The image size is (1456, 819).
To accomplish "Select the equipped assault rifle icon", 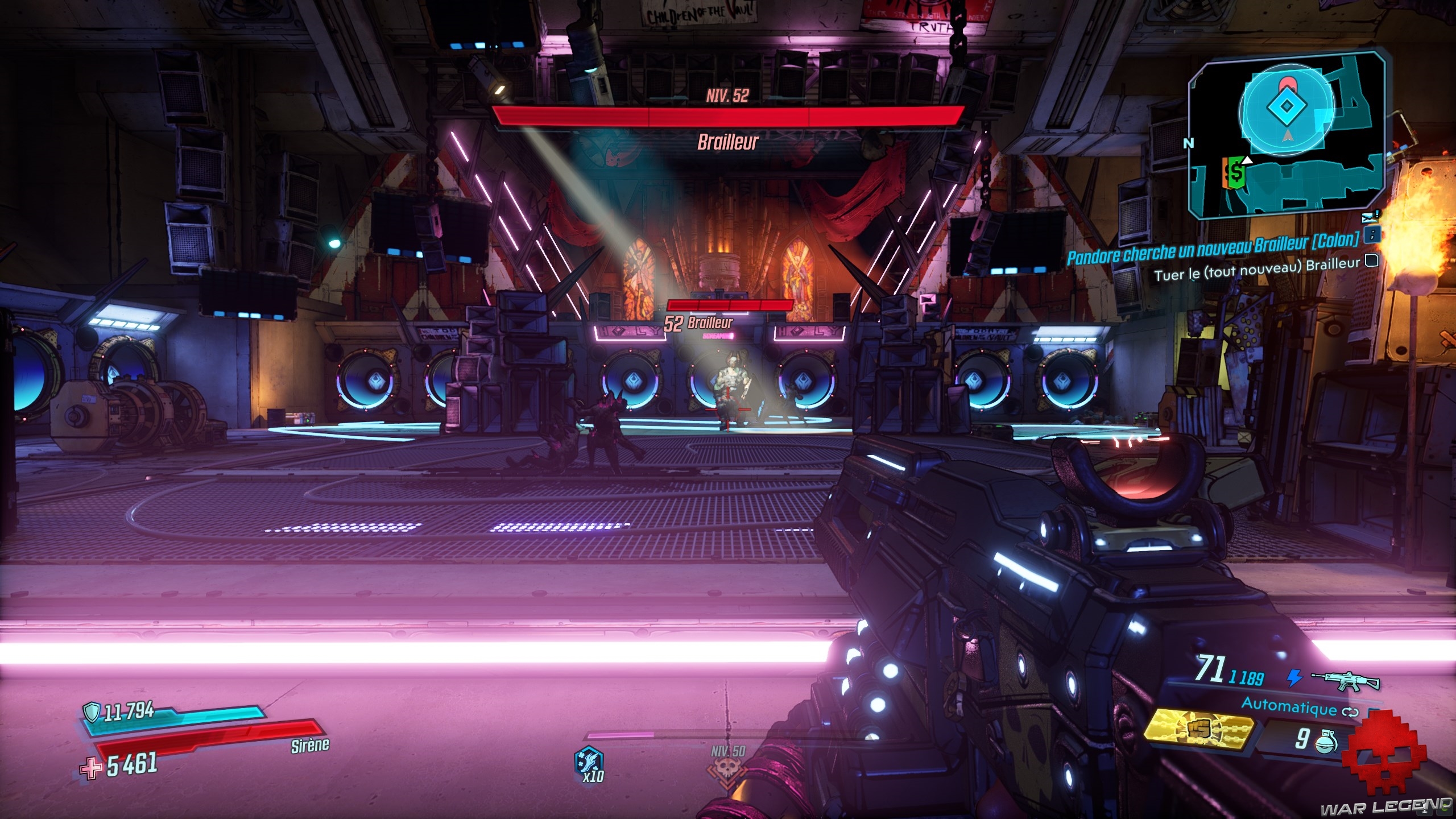I will pyautogui.click(x=1345, y=680).
